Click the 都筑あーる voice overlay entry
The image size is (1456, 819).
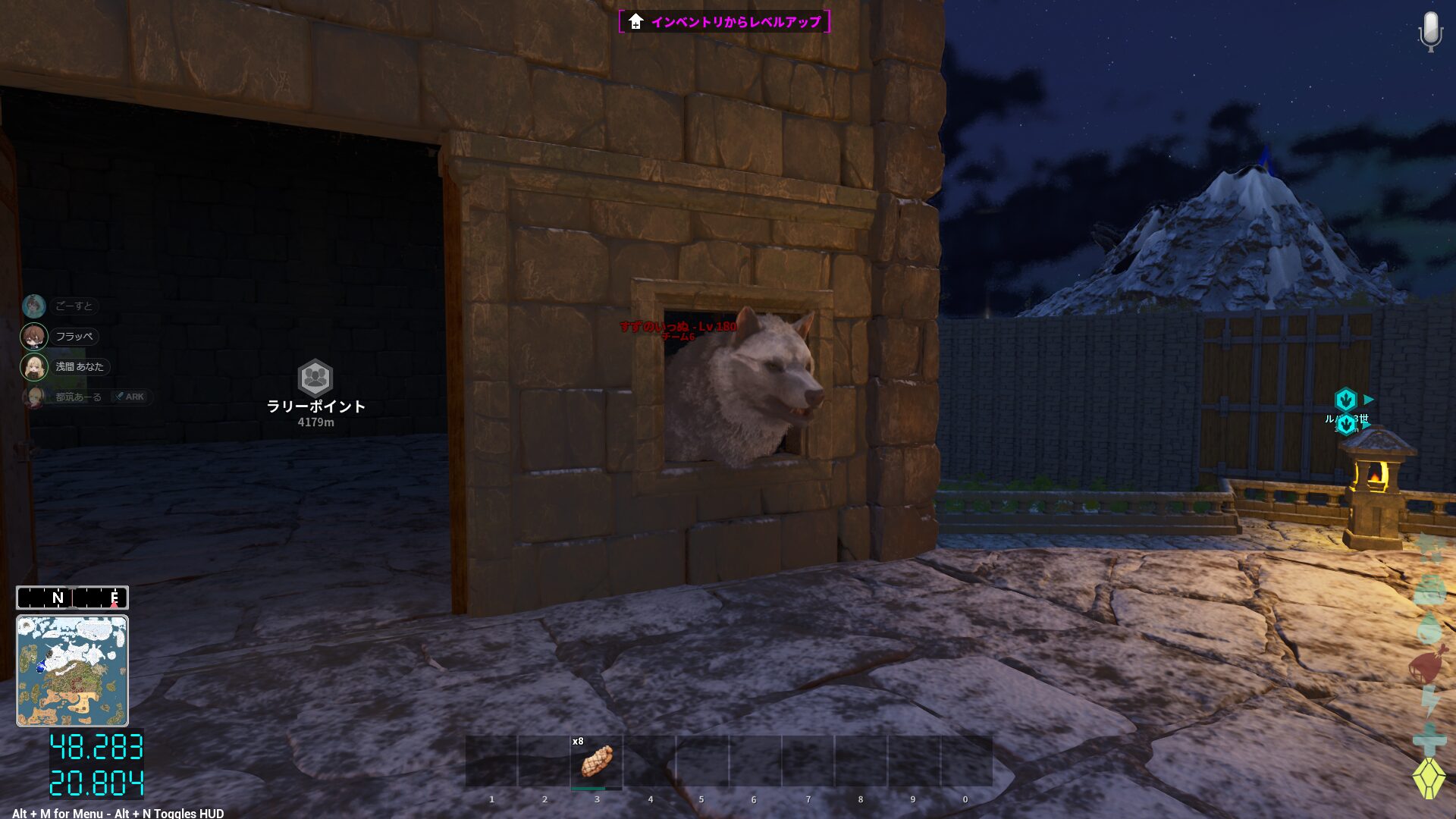(x=78, y=397)
